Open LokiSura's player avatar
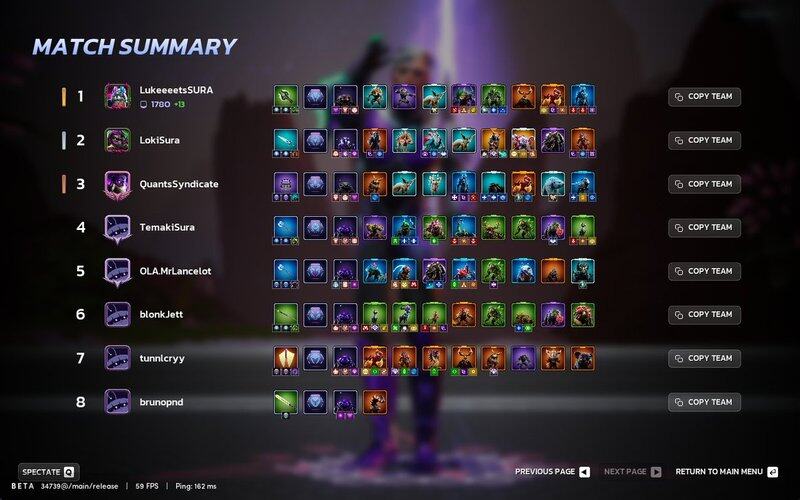The width and height of the screenshot is (800, 500). pos(117,140)
